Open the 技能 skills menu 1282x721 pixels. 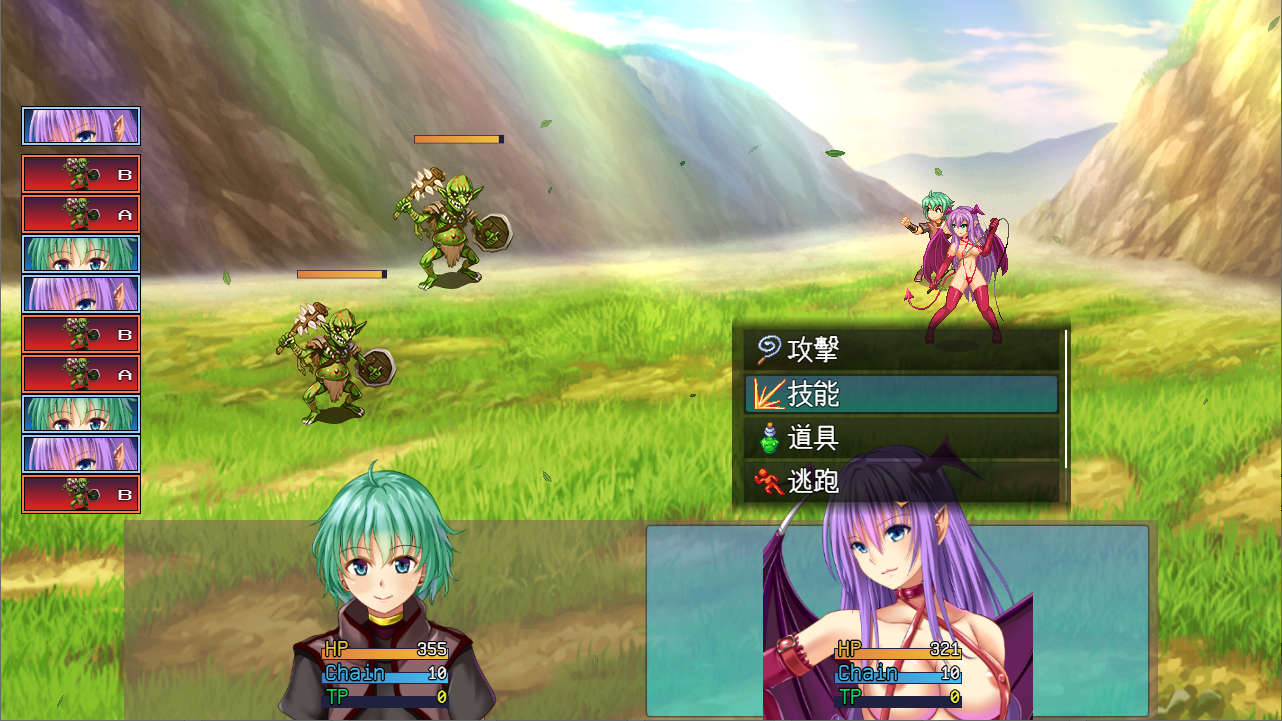coord(900,394)
